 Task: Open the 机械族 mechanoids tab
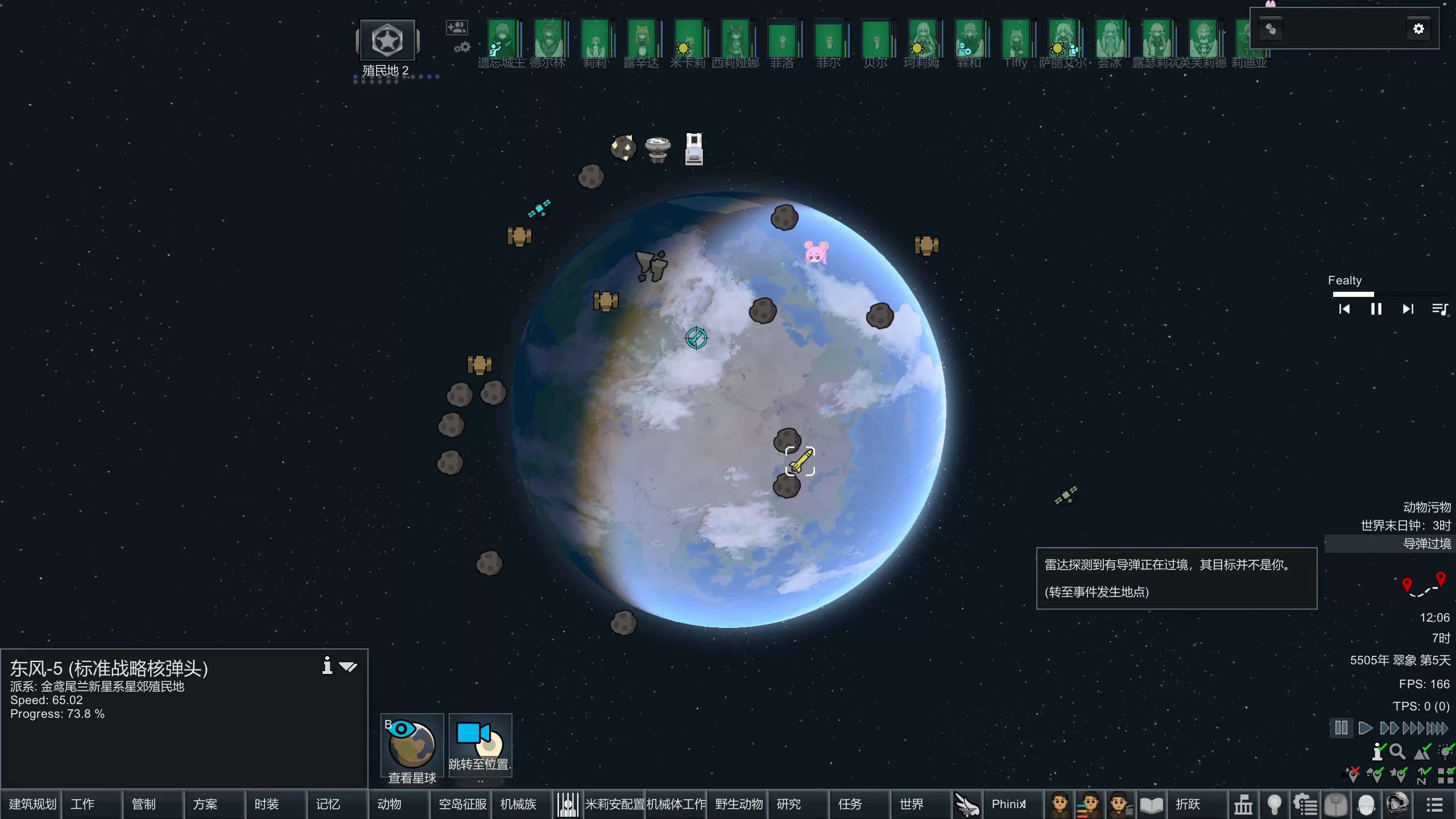pyautogui.click(x=518, y=804)
